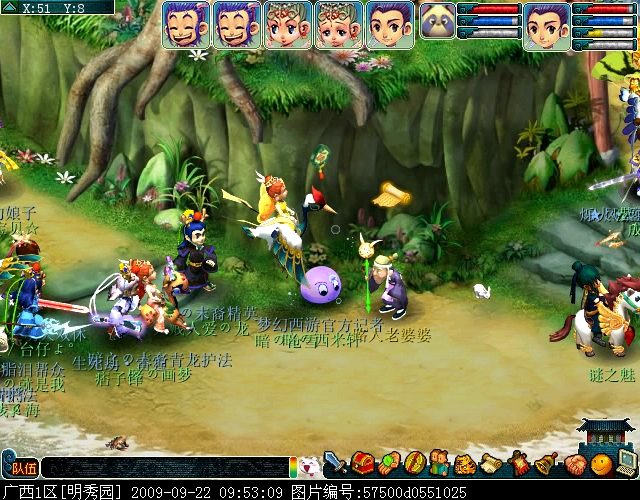Open the 队伍 team chat channel button
The height and width of the screenshot is (500, 640).
pyautogui.click(x=21, y=467)
